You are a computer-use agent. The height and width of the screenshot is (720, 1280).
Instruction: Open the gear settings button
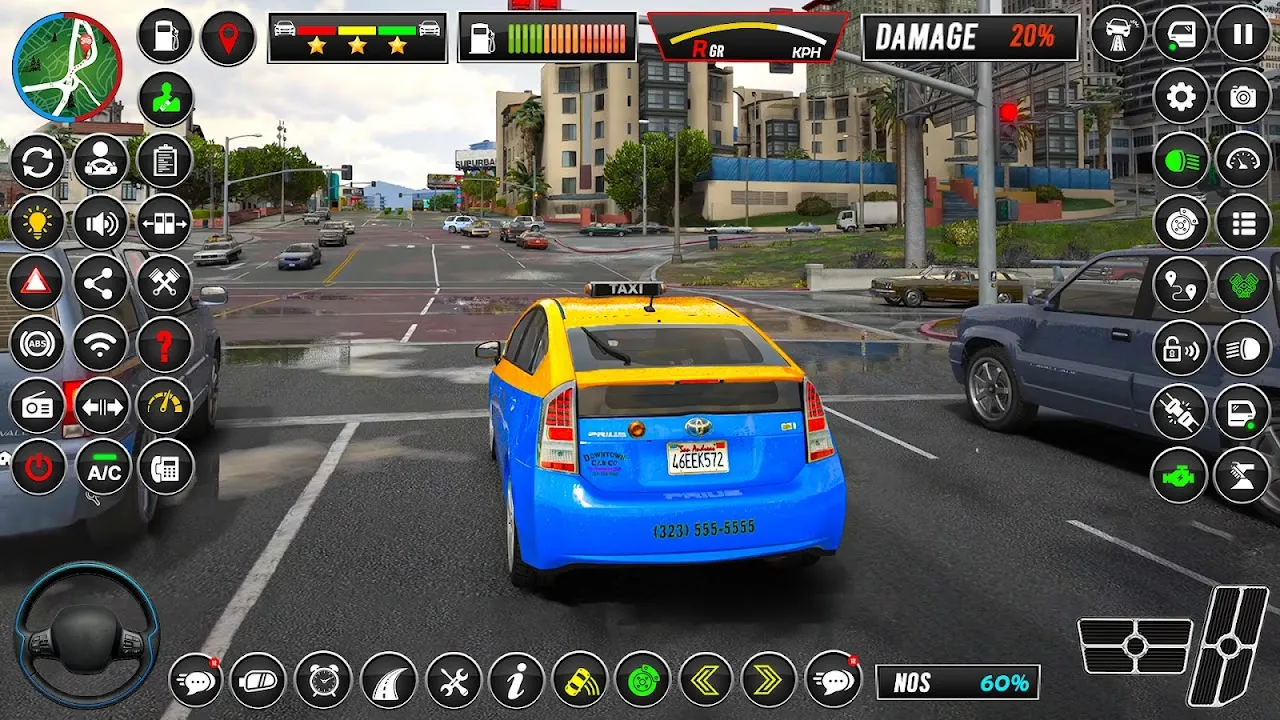click(x=1181, y=96)
